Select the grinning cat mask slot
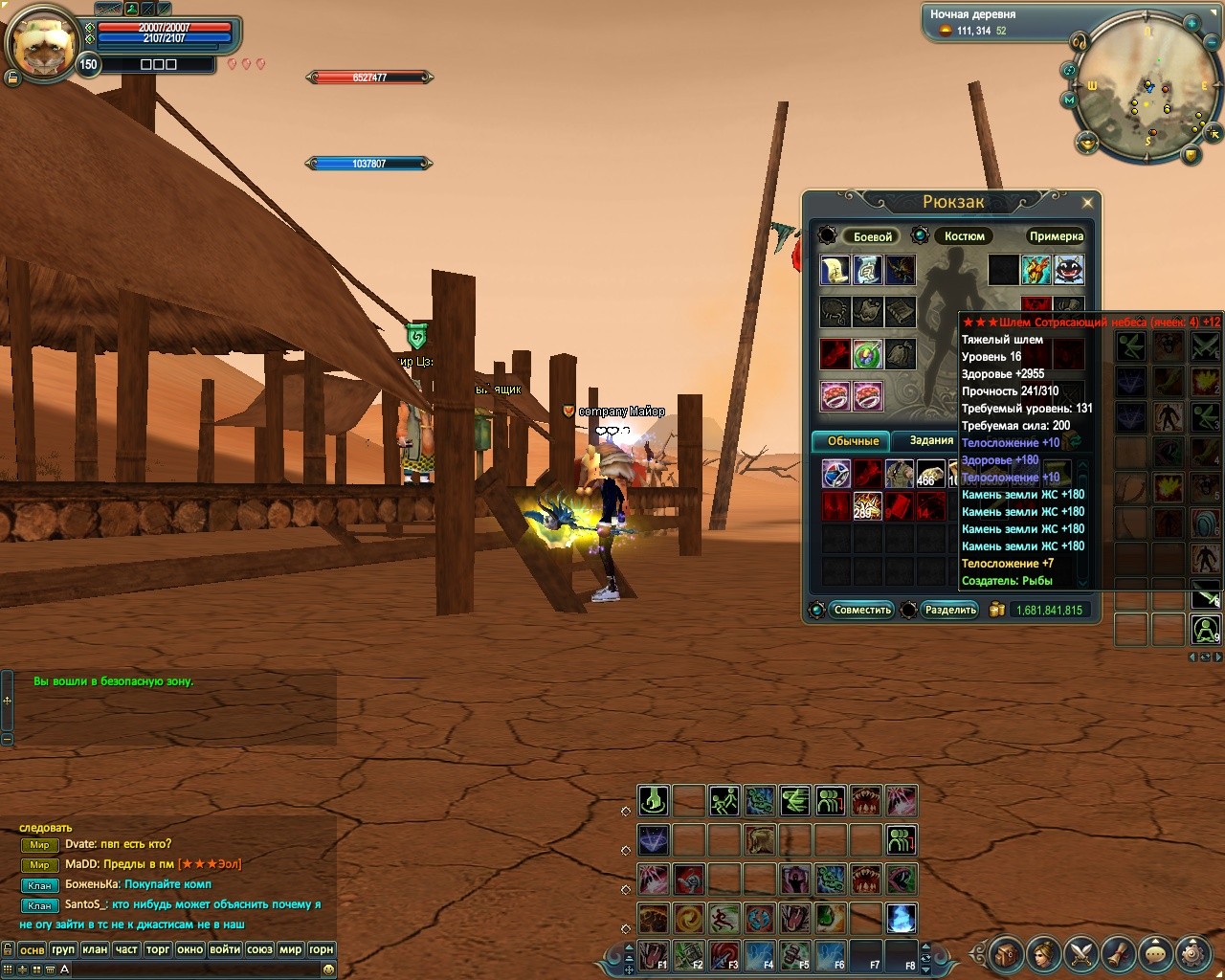 [1068, 270]
